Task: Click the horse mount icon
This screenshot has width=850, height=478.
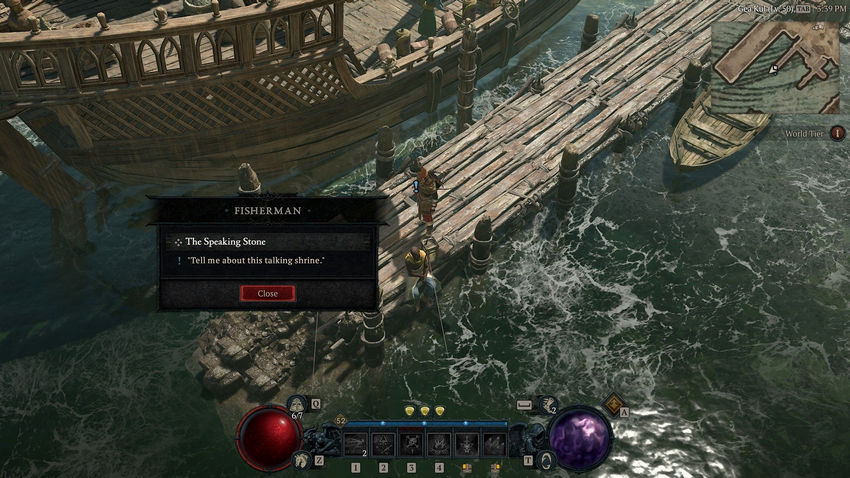Action: click(301, 459)
